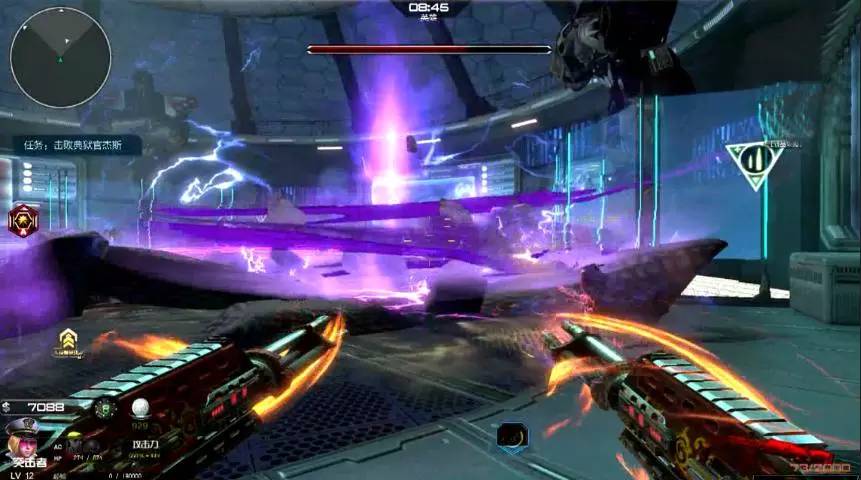Click the gold chevron rank-up badge
861x480 pixels.
tap(68, 343)
